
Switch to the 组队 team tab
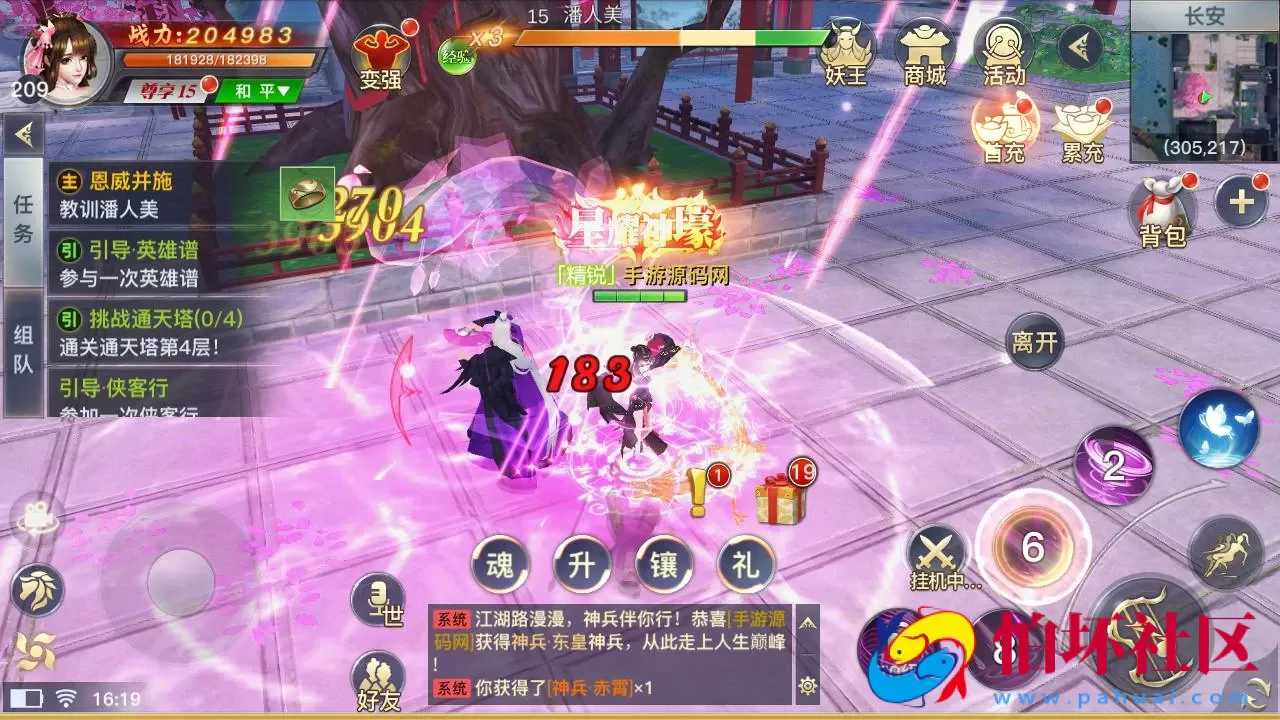(x=24, y=340)
